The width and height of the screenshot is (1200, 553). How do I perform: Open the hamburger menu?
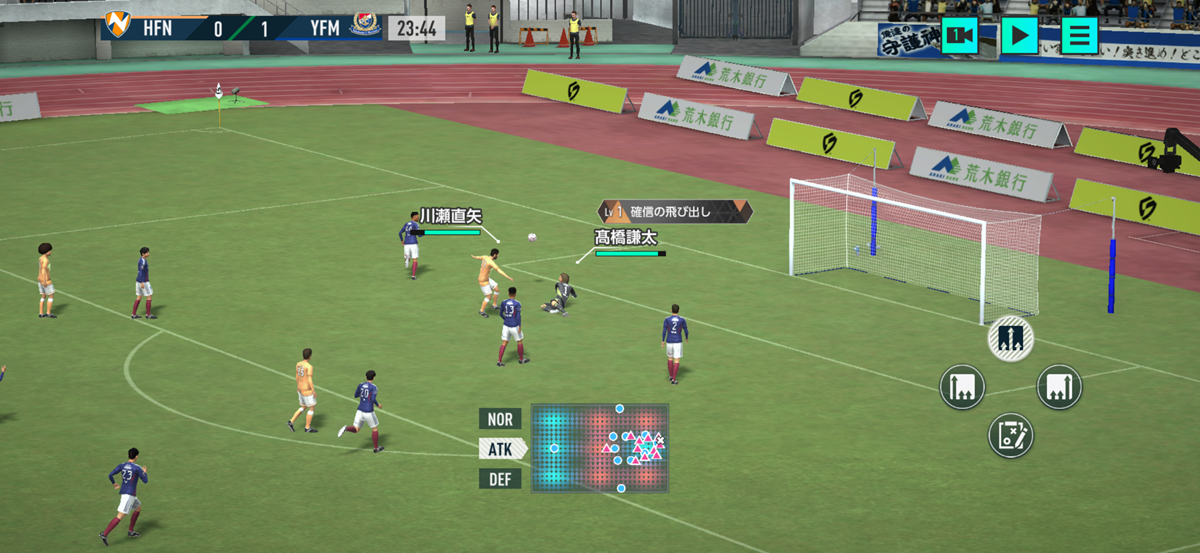[x=1079, y=36]
